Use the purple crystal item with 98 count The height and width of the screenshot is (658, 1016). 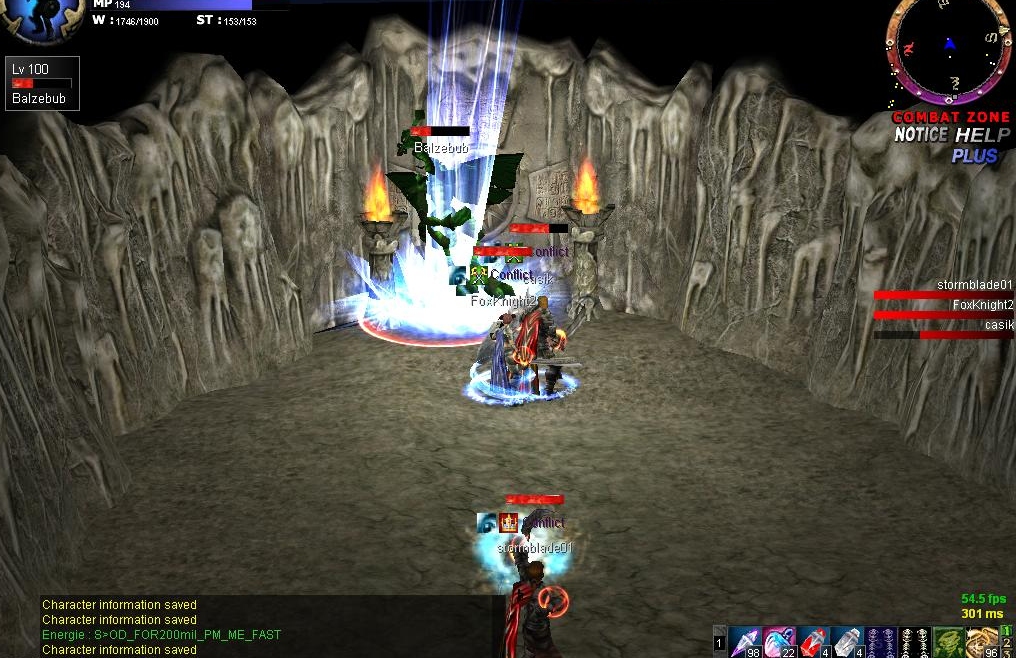[745, 641]
